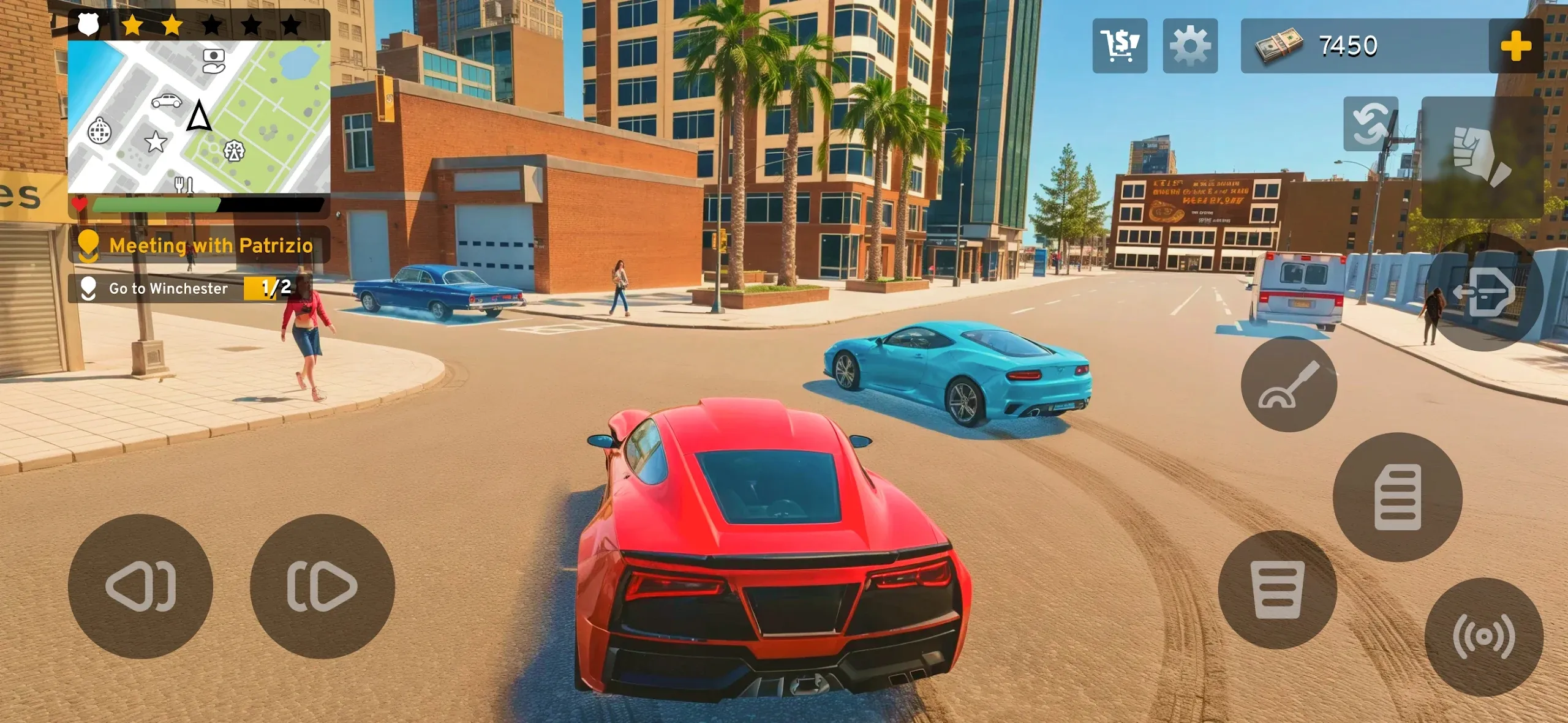The image size is (1568, 723).
Task: Open the gear settings menu
Action: tap(1190, 46)
